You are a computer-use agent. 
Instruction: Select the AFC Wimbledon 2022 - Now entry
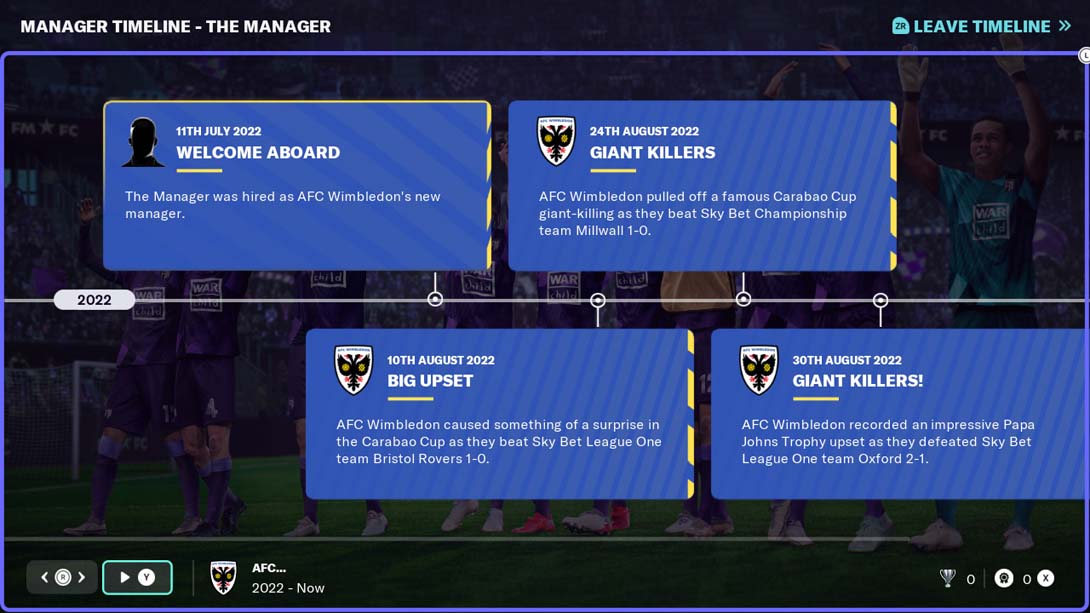click(267, 577)
